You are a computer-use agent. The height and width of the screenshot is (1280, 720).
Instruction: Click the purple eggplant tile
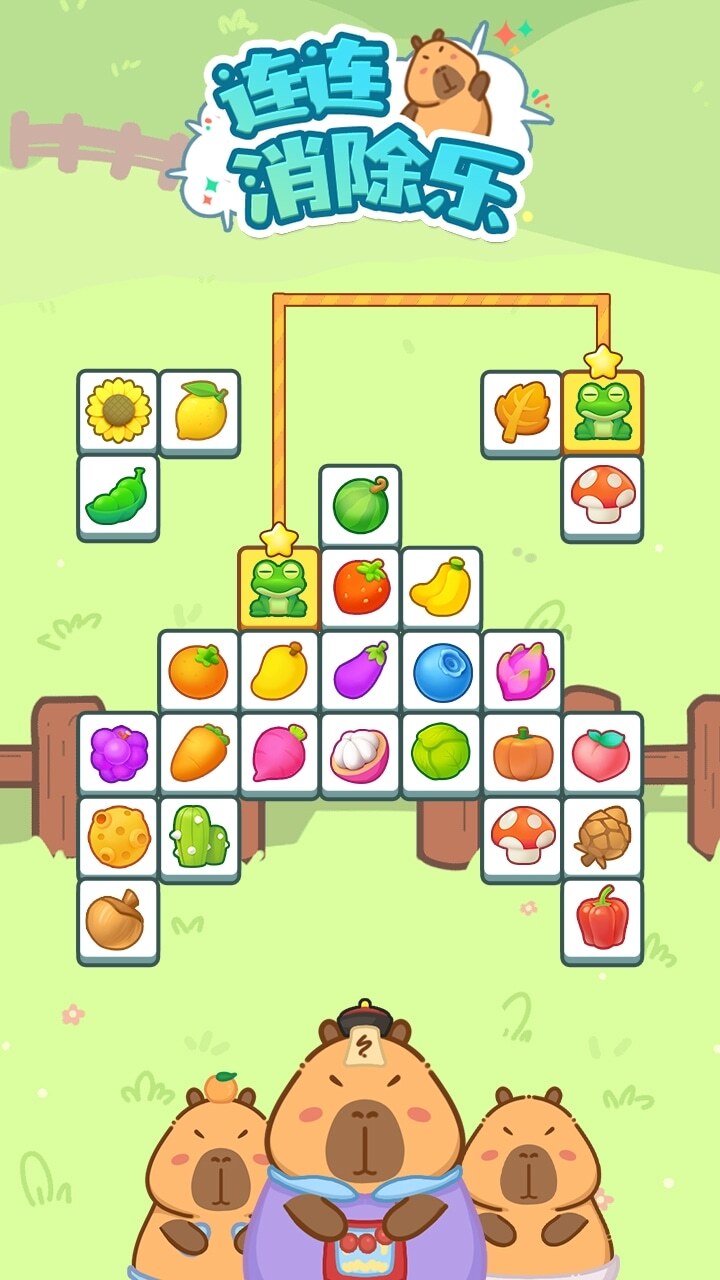click(360, 670)
